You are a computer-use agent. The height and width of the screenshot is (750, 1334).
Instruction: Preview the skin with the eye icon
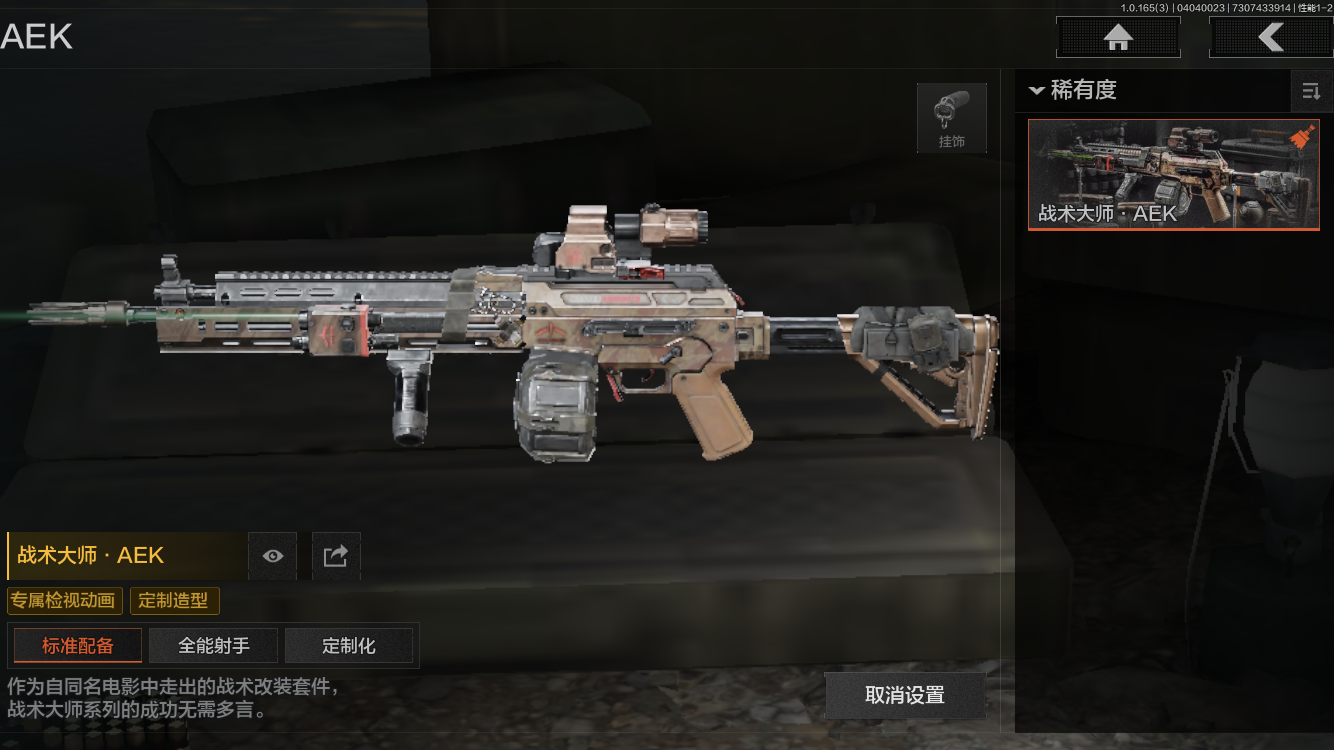pyautogui.click(x=272, y=556)
